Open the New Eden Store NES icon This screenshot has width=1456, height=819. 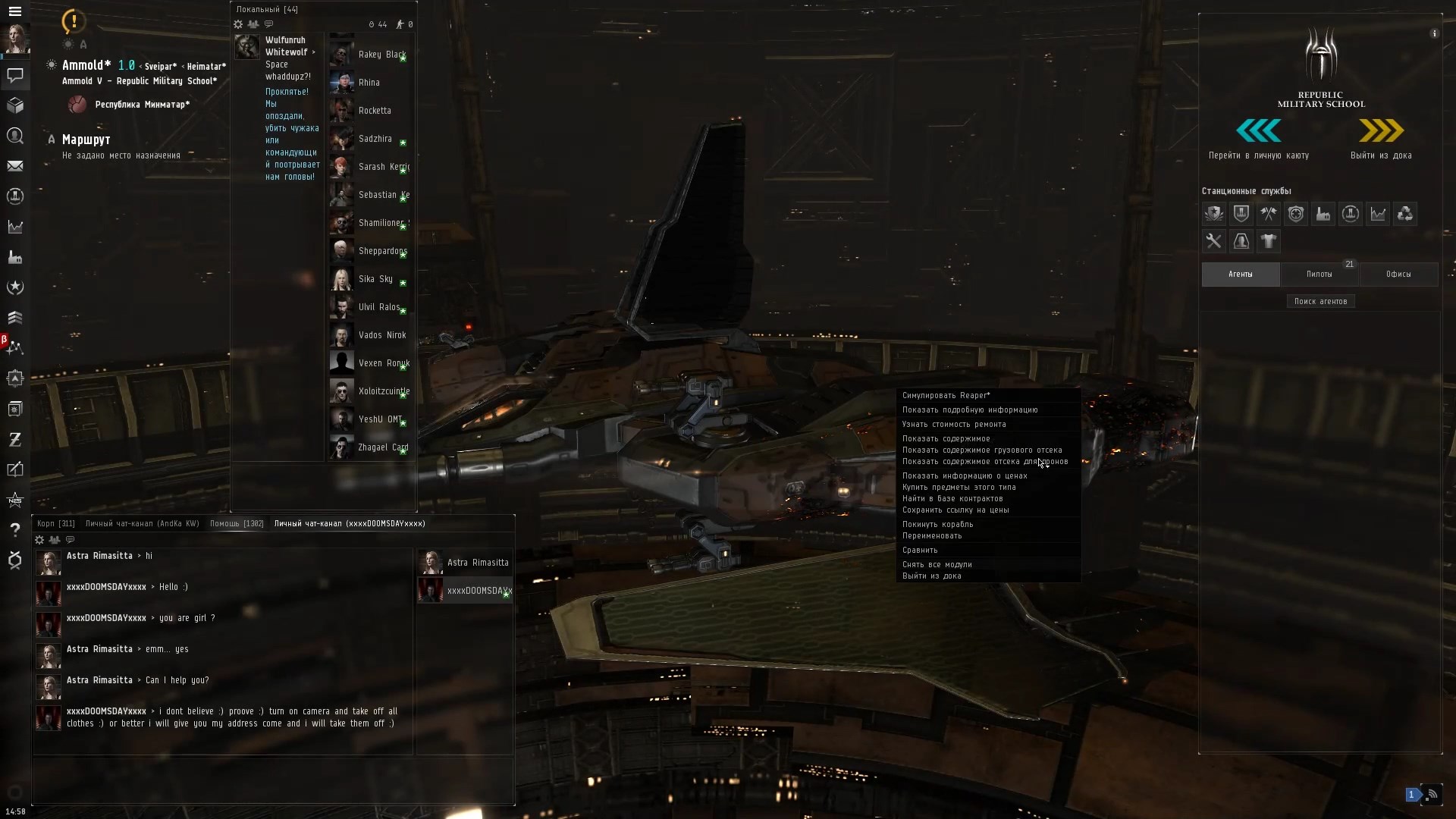pyautogui.click(x=15, y=500)
